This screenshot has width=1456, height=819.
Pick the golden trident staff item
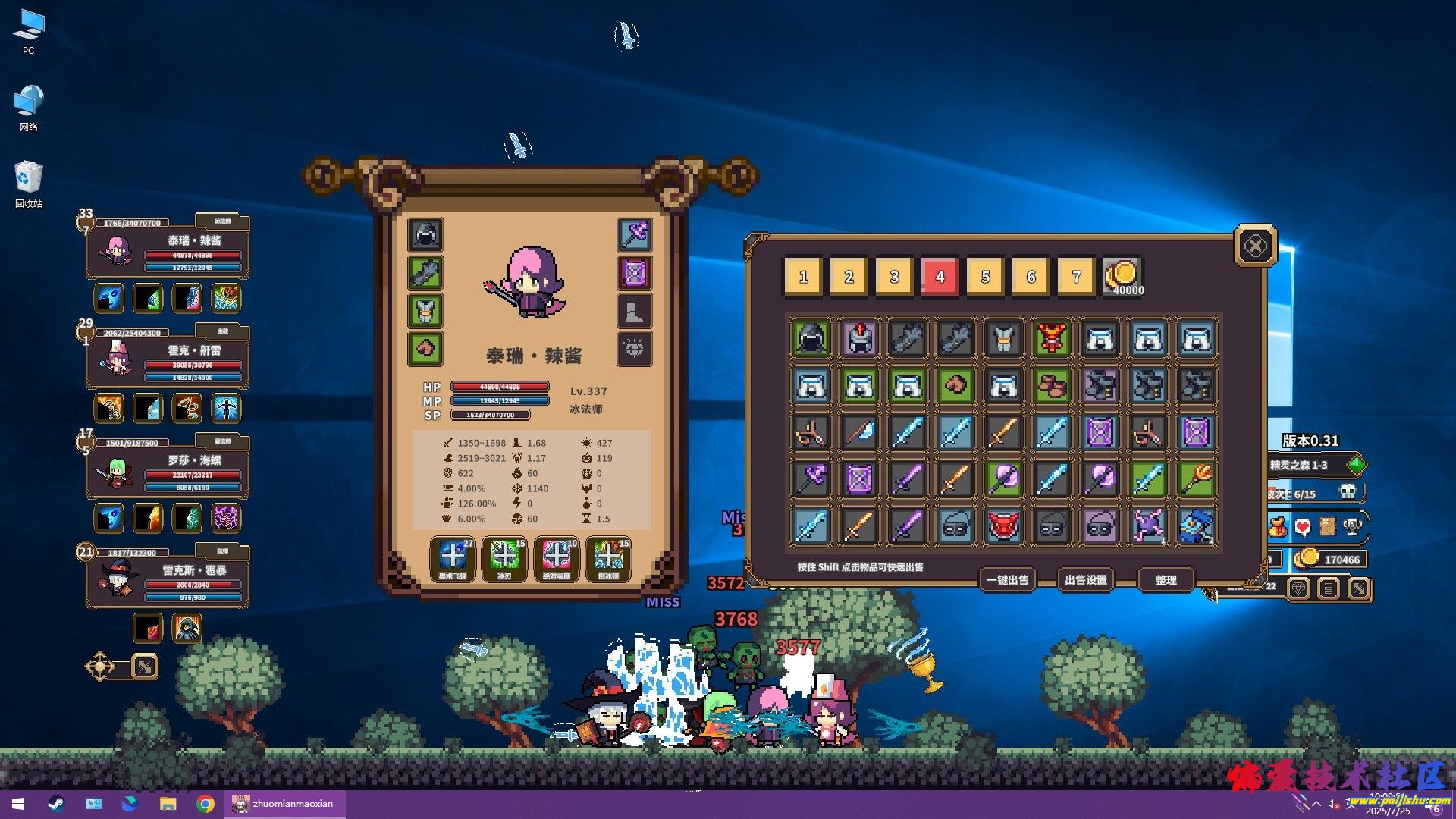pos(1196,479)
